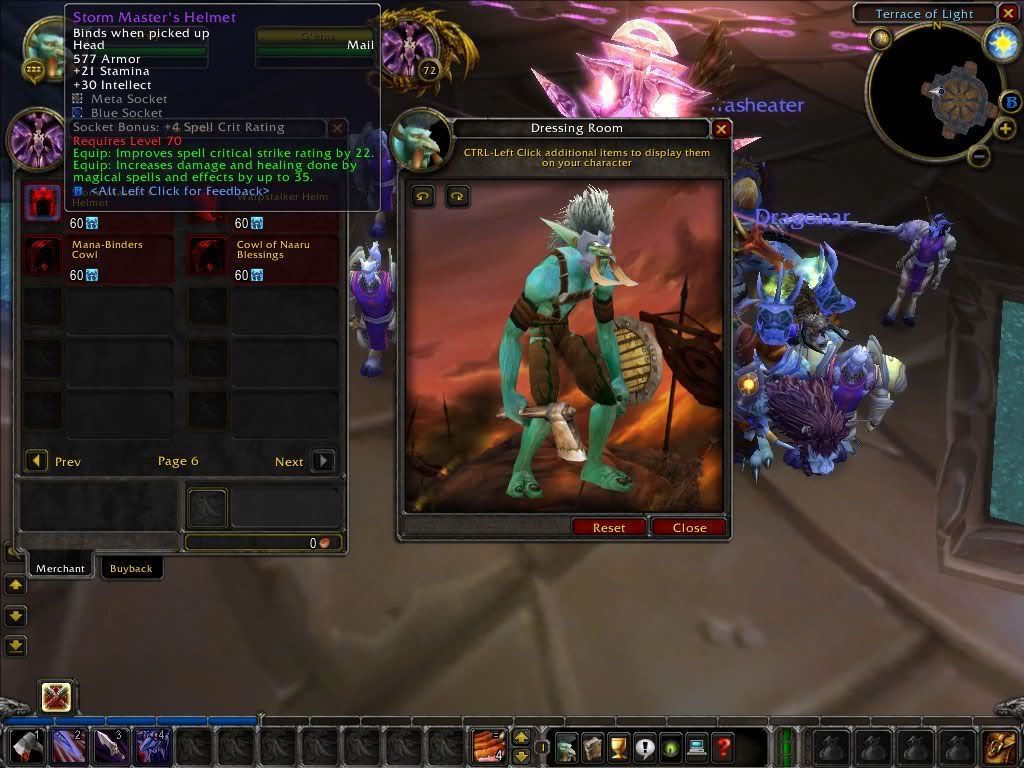The image size is (1024, 768).
Task: Go to the previous merchant page
Action: (x=37, y=461)
